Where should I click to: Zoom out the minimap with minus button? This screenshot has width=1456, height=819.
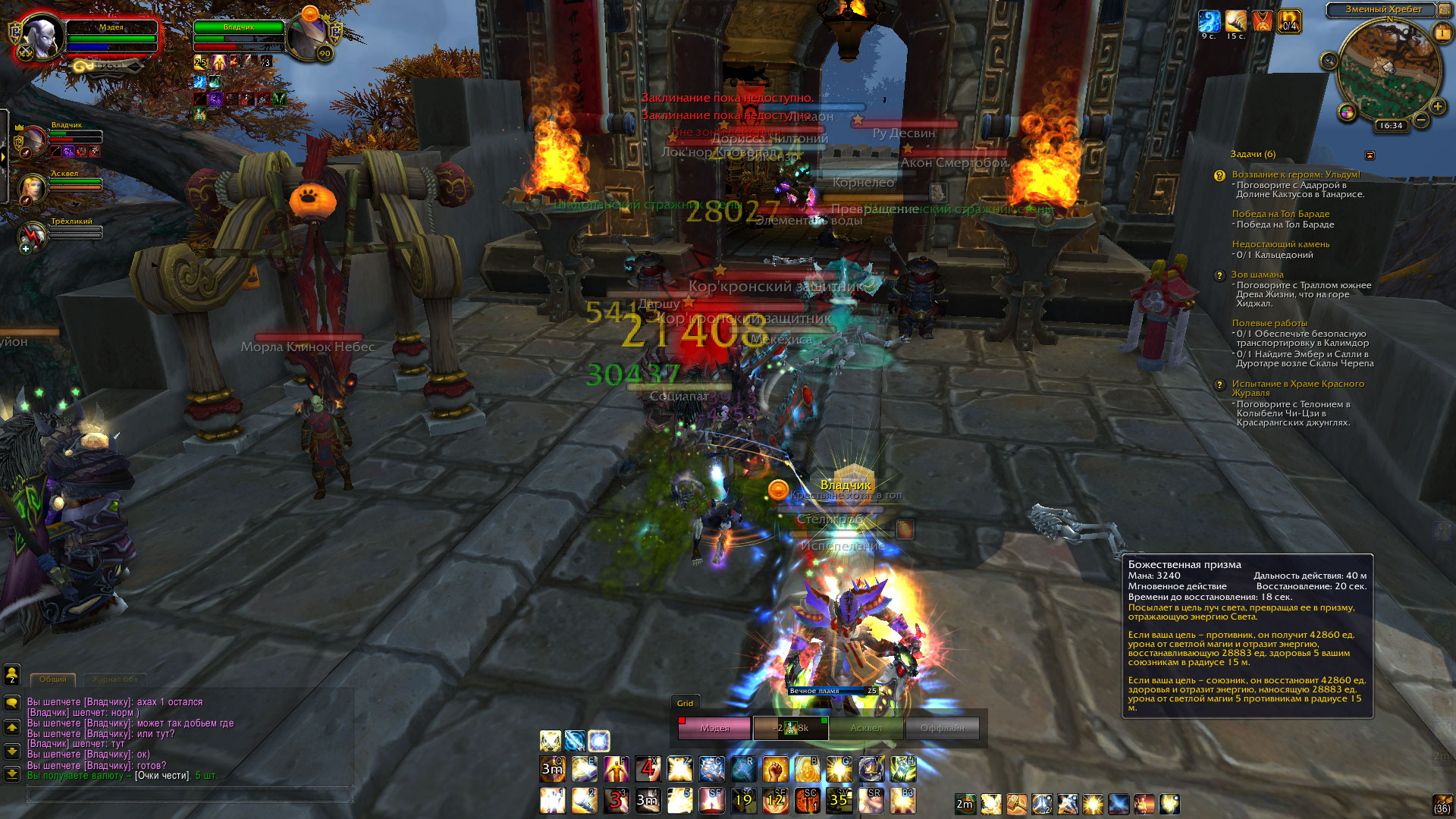pyautogui.click(x=1421, y=120)
